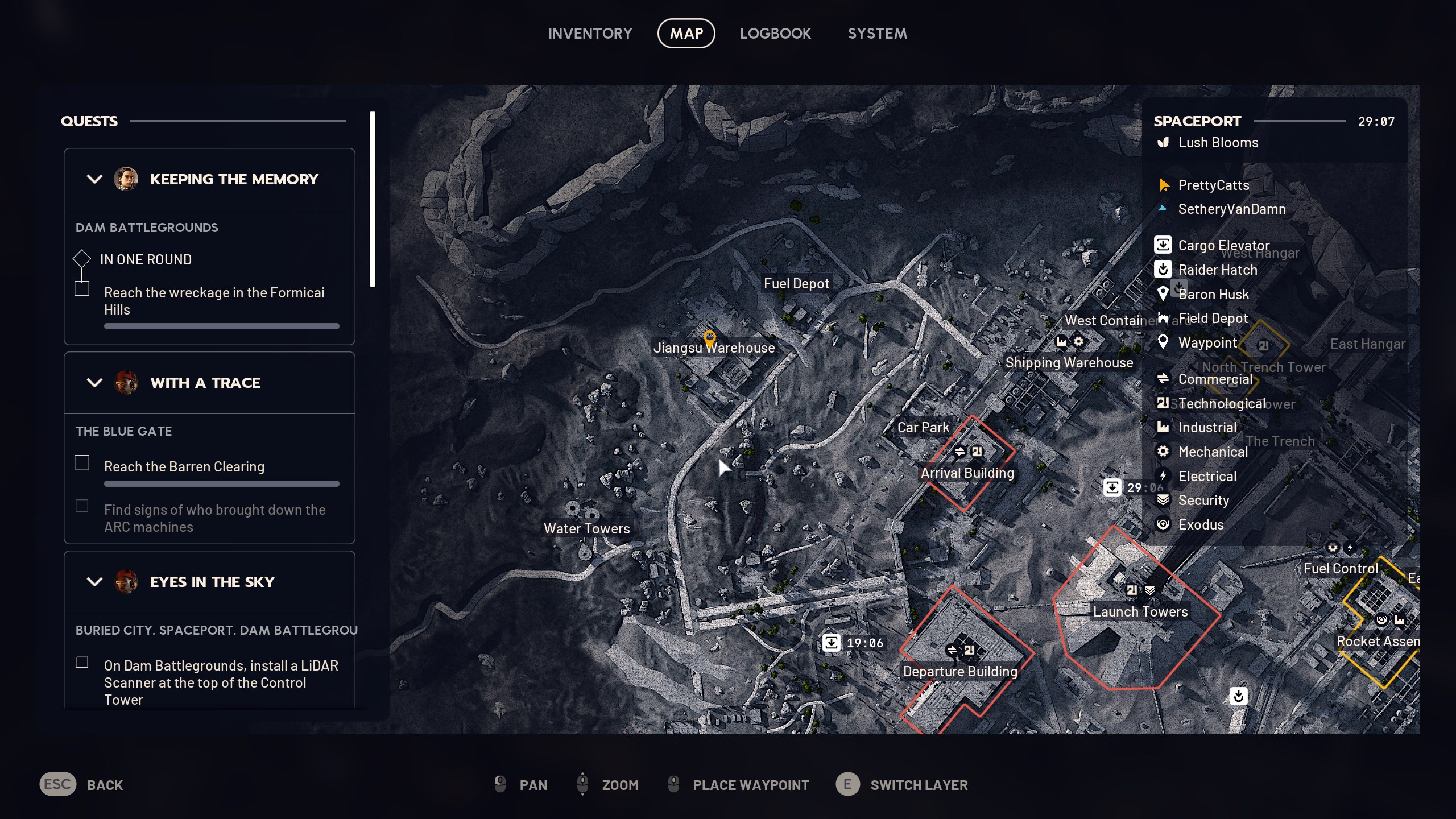Viewport: 1456px width, 819px height.
Task: Click the Water Towers map label
Action: pos(586,528)
